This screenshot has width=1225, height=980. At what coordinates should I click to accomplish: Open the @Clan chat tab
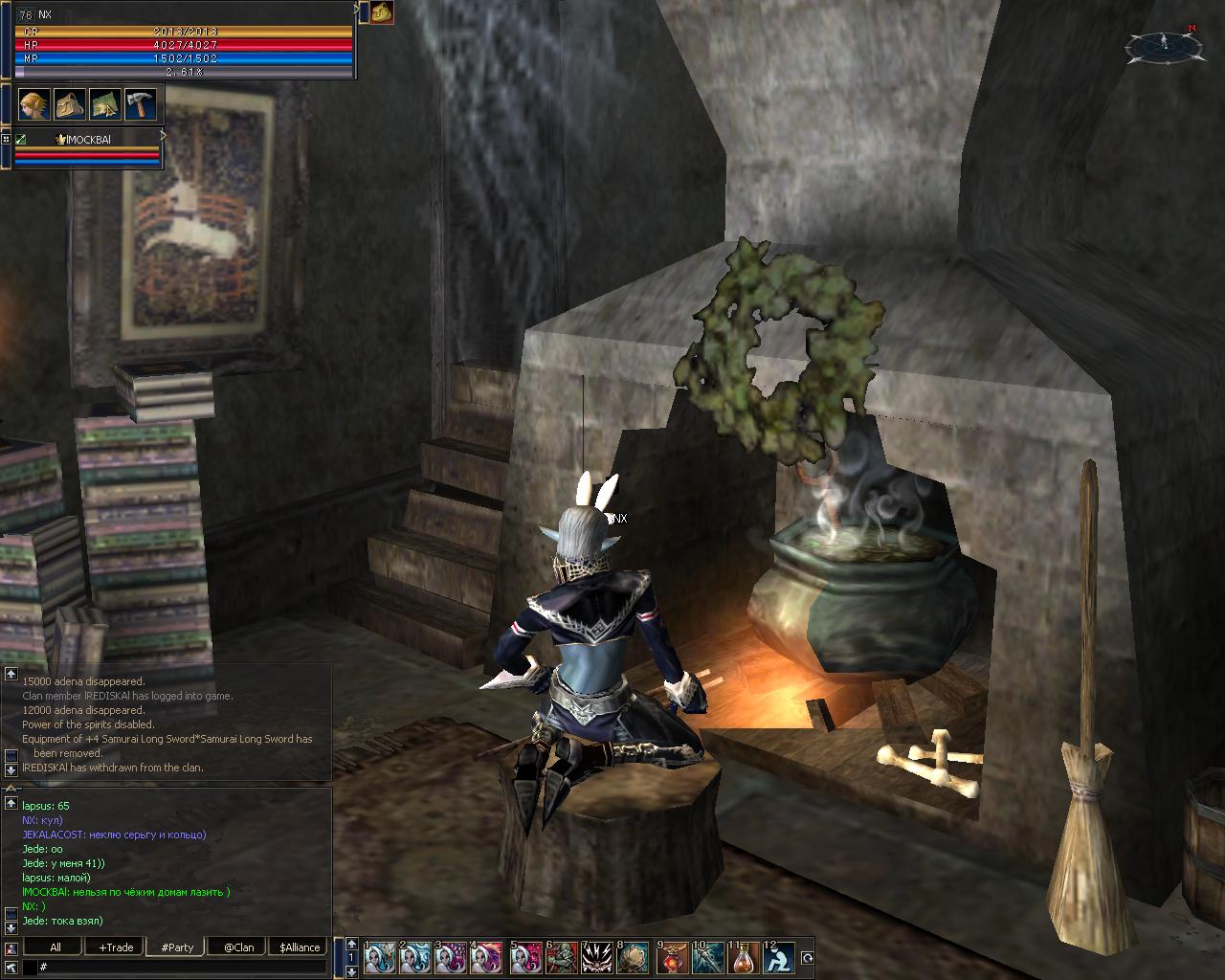click(x=238, y=947)
